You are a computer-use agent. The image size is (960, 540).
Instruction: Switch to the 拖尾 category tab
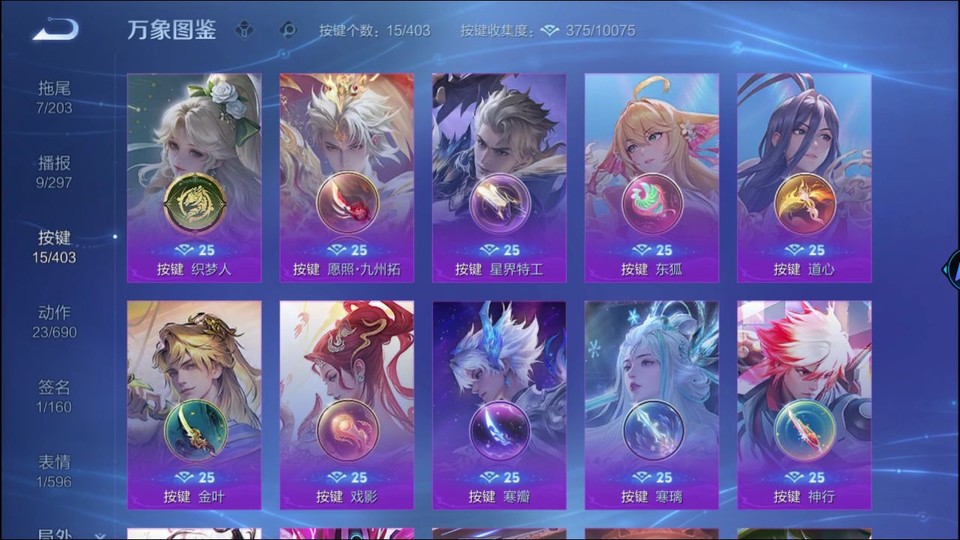tap(55, 97)
